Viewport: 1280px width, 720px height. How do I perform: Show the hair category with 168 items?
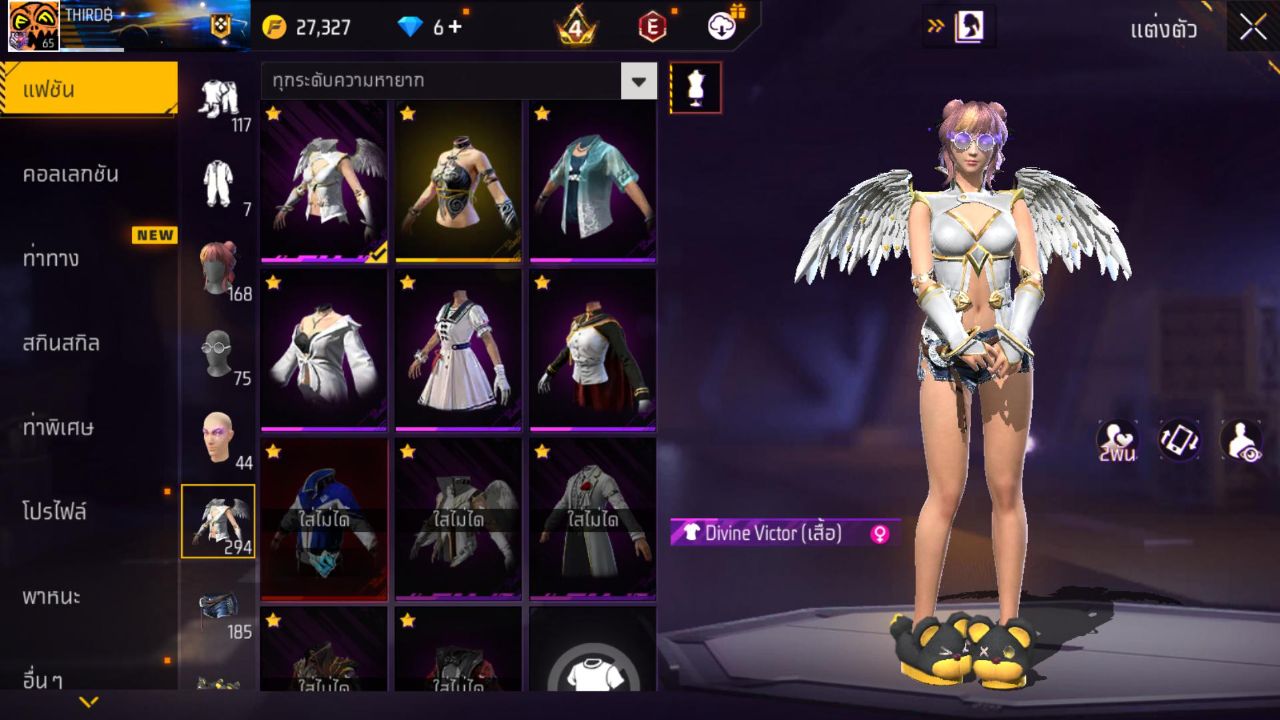click(218, 268)
